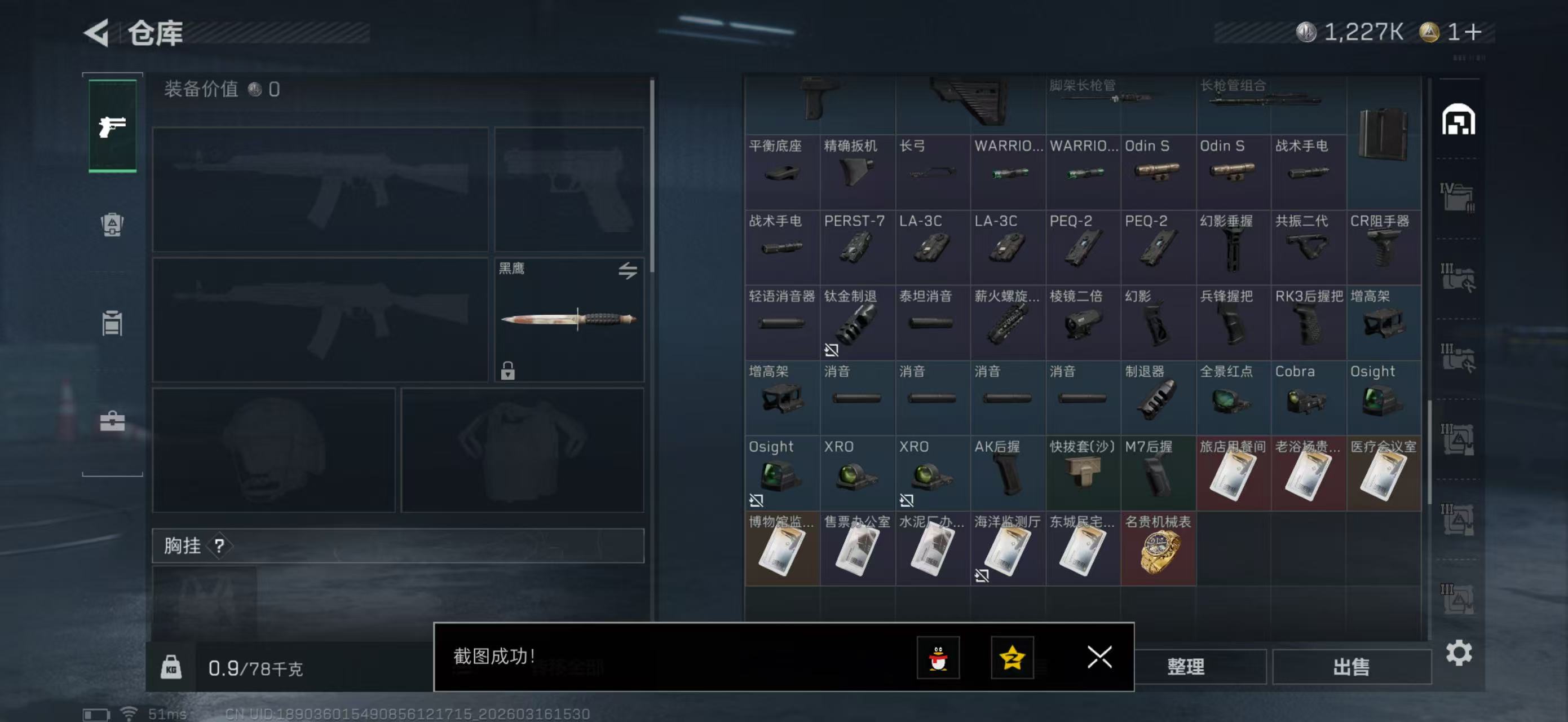Image resolution: width=1568 pixels, height=722 pixels.
Task: Check the 1,227K currency balance display
Action: click(1364, 33)
